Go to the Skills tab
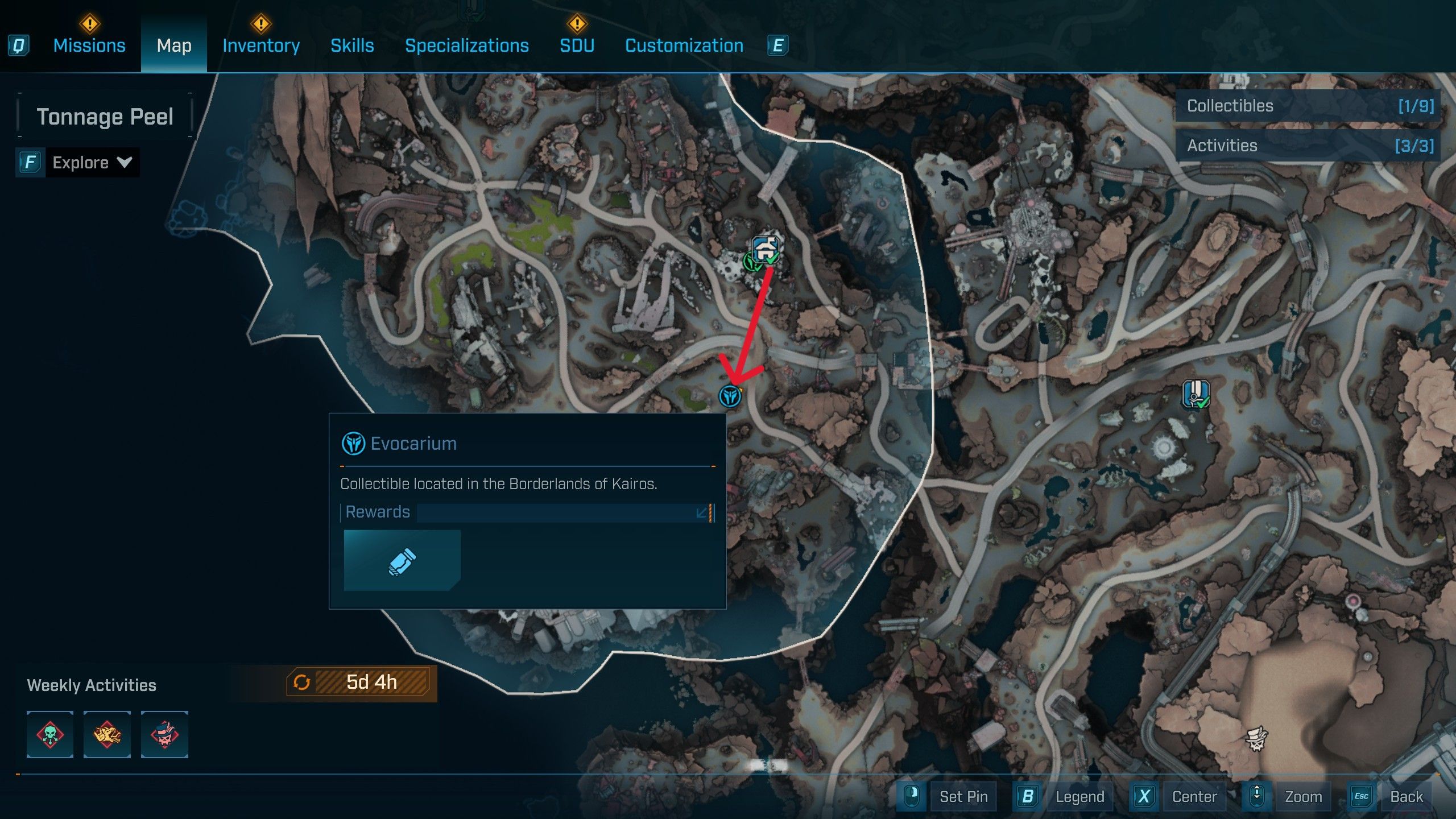 point(352,45)
